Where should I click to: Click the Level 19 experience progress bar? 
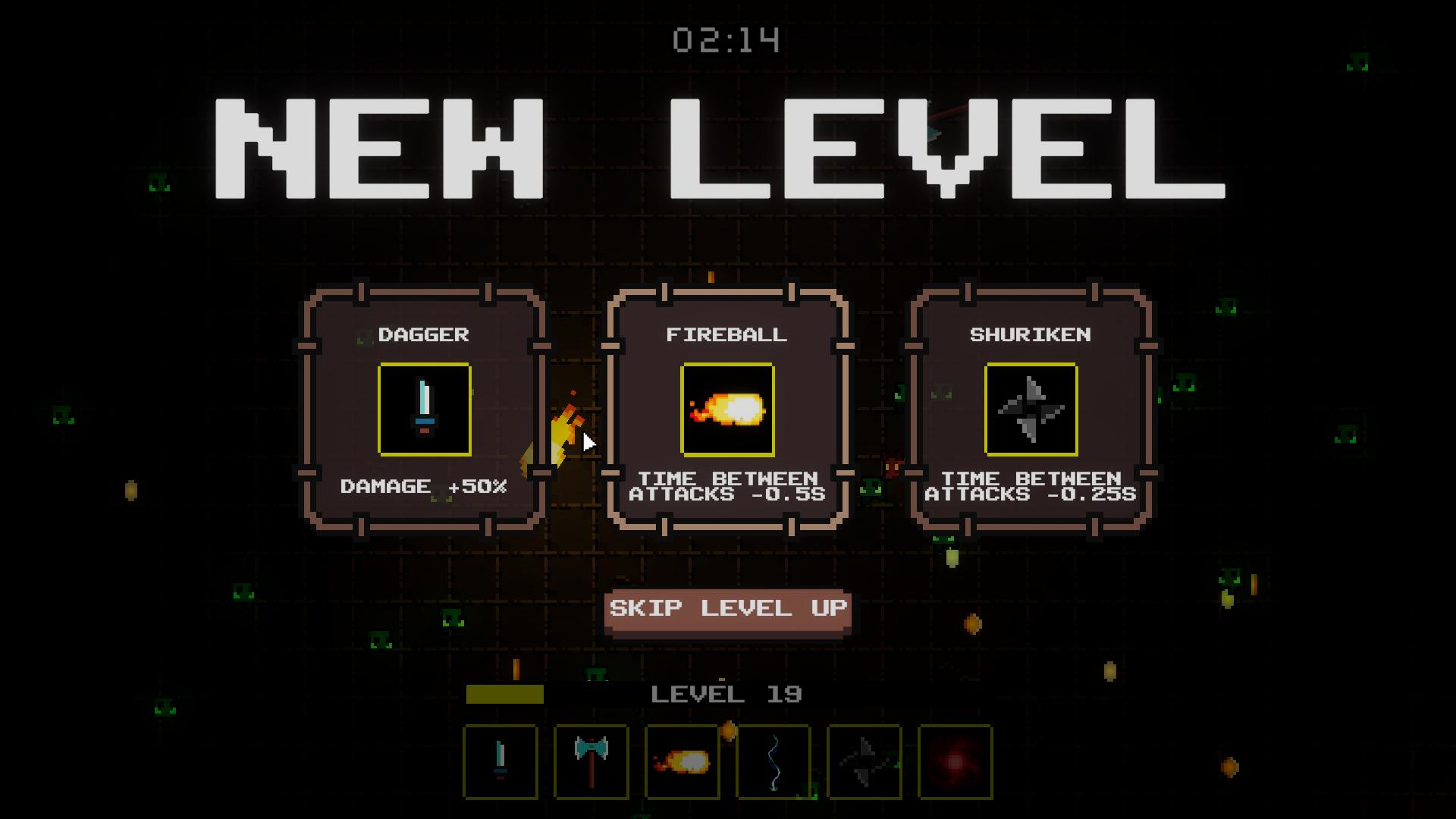point(507,692)
